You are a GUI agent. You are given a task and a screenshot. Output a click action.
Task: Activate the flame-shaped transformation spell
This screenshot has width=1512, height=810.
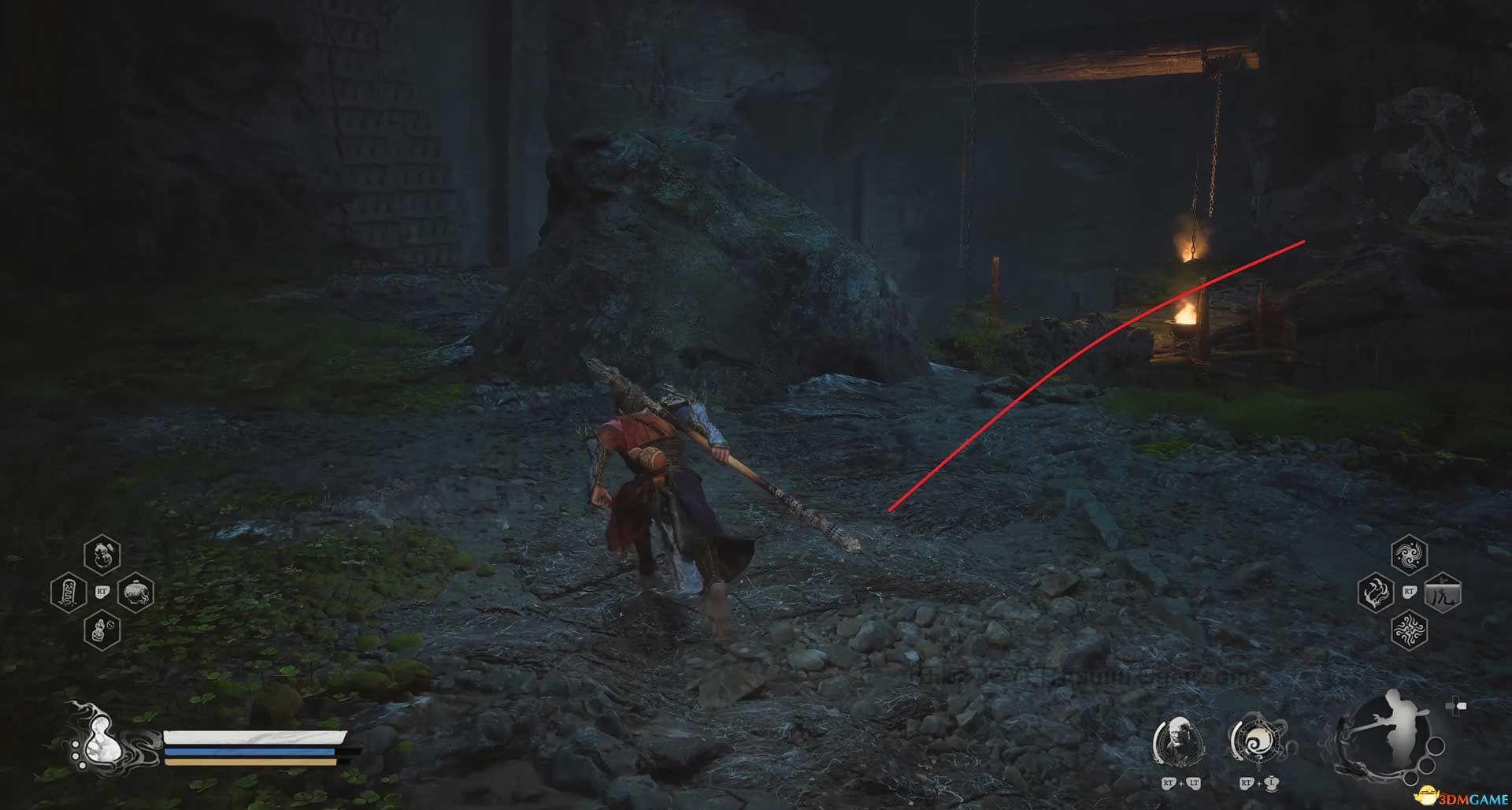pos(1376,592)
